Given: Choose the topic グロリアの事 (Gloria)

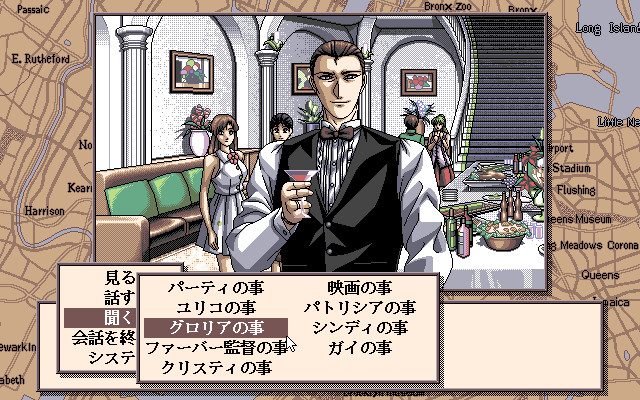Looking at the screenshot, I should pos(215,328).
